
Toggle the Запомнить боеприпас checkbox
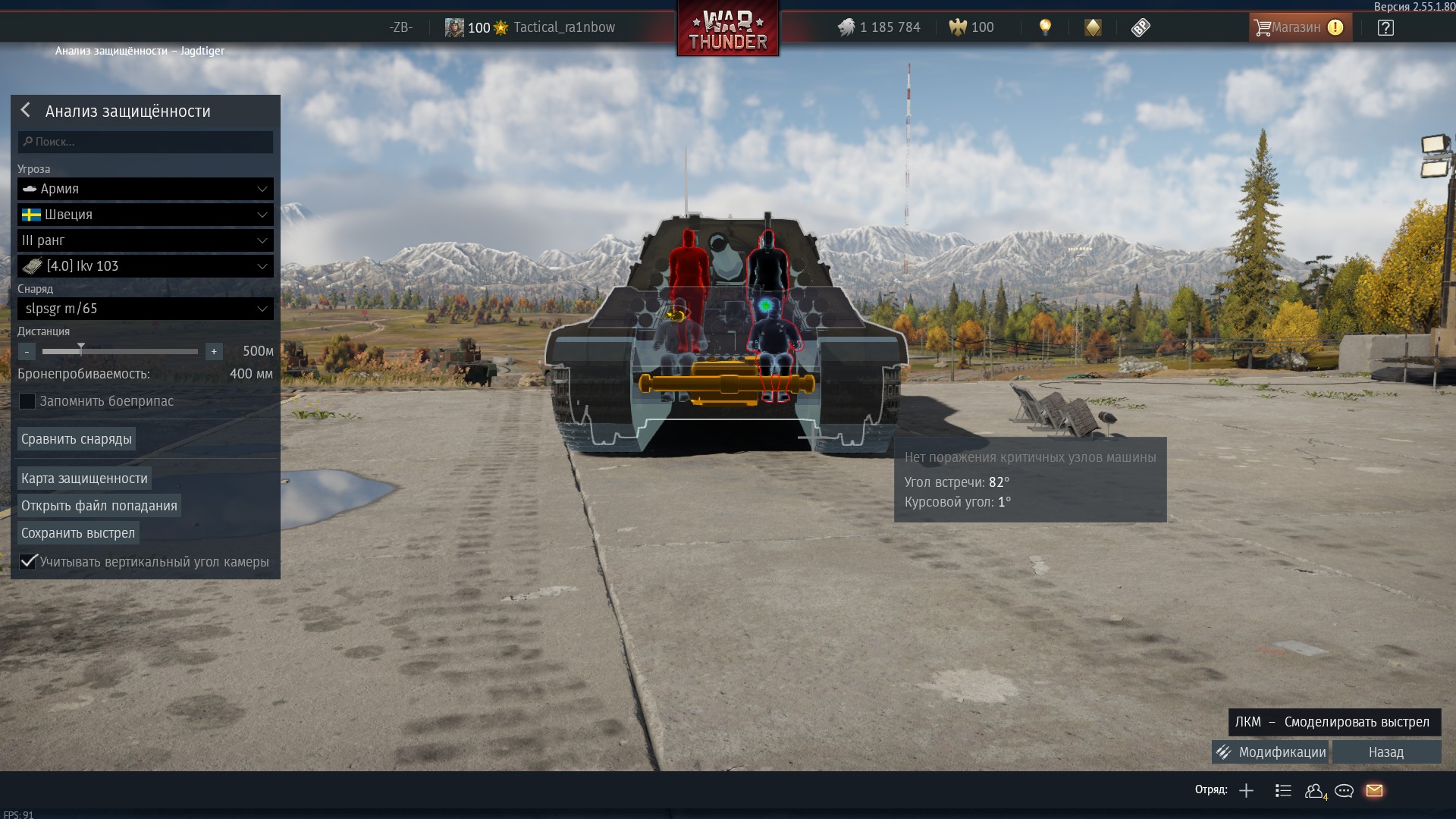(x=27, y=401)
